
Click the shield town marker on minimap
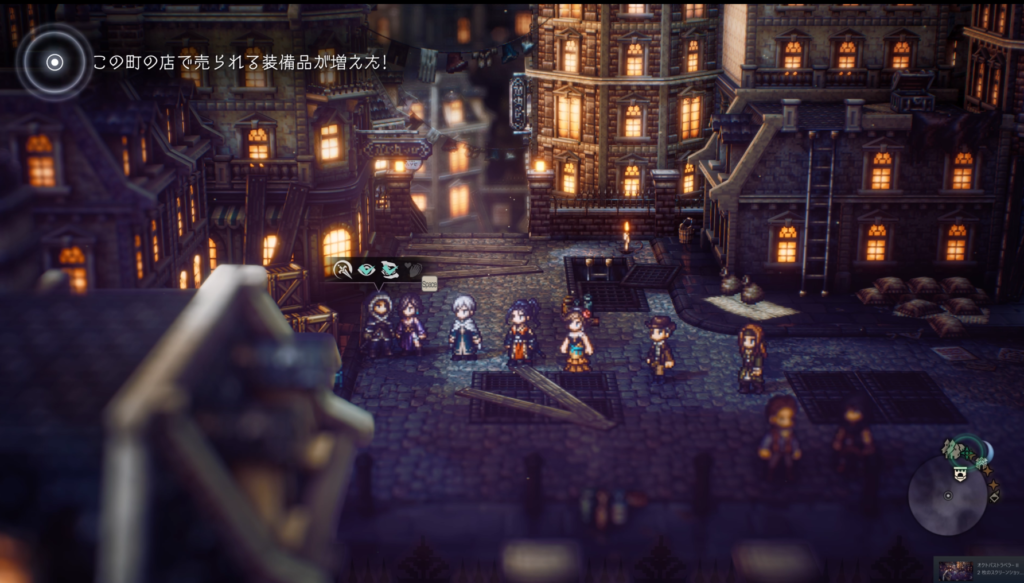tap(960, 475)
